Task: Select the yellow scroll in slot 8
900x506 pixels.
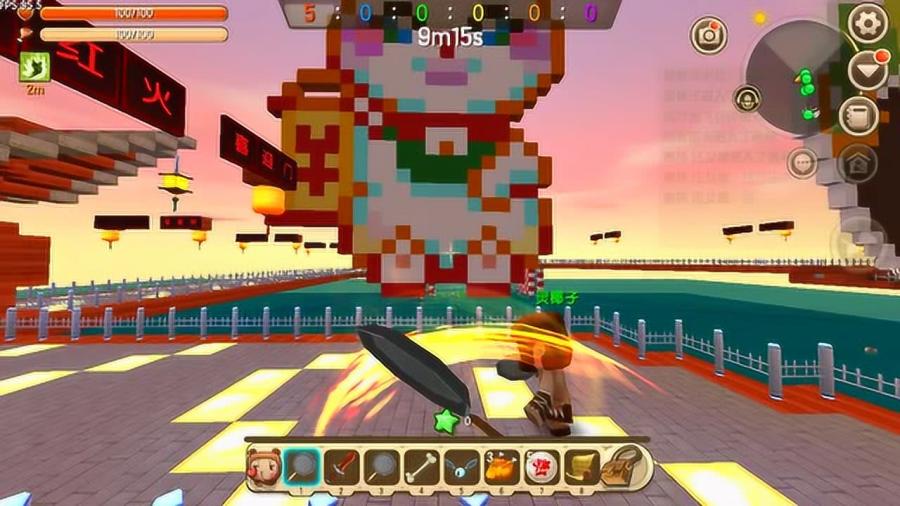Action: pos(581,467)
